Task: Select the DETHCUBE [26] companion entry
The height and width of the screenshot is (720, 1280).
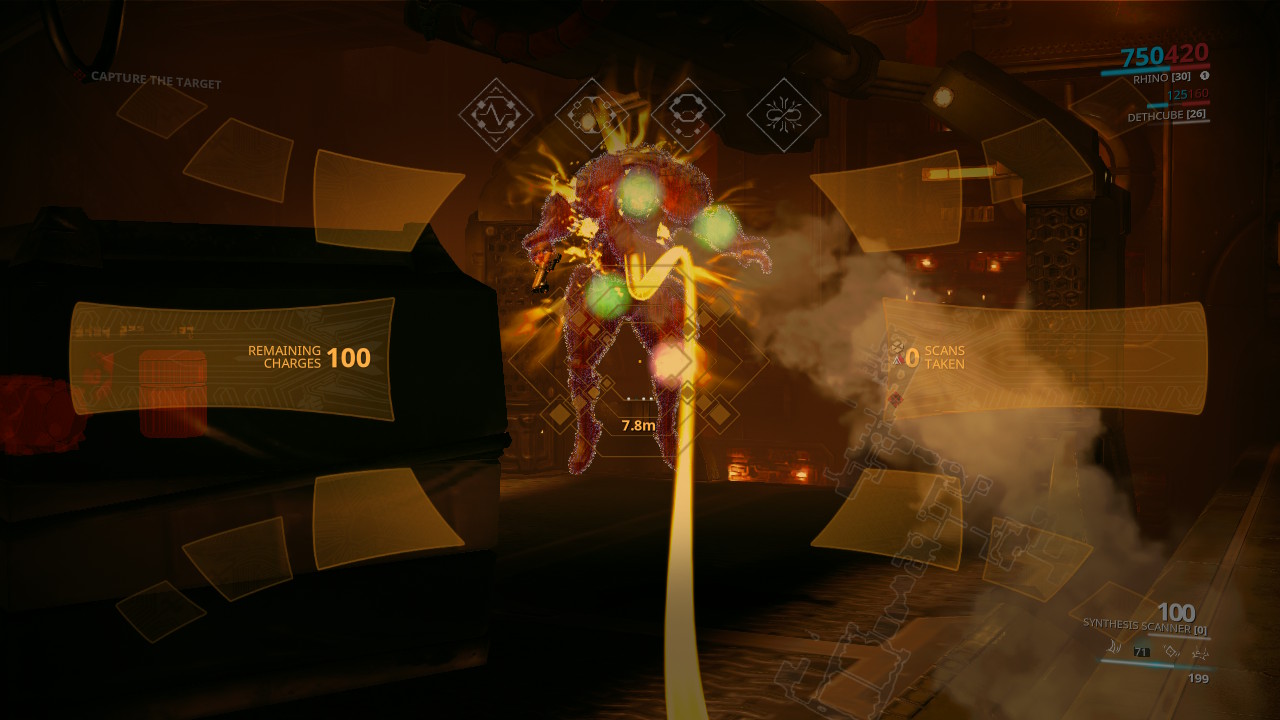Action: coord(1167,115)
